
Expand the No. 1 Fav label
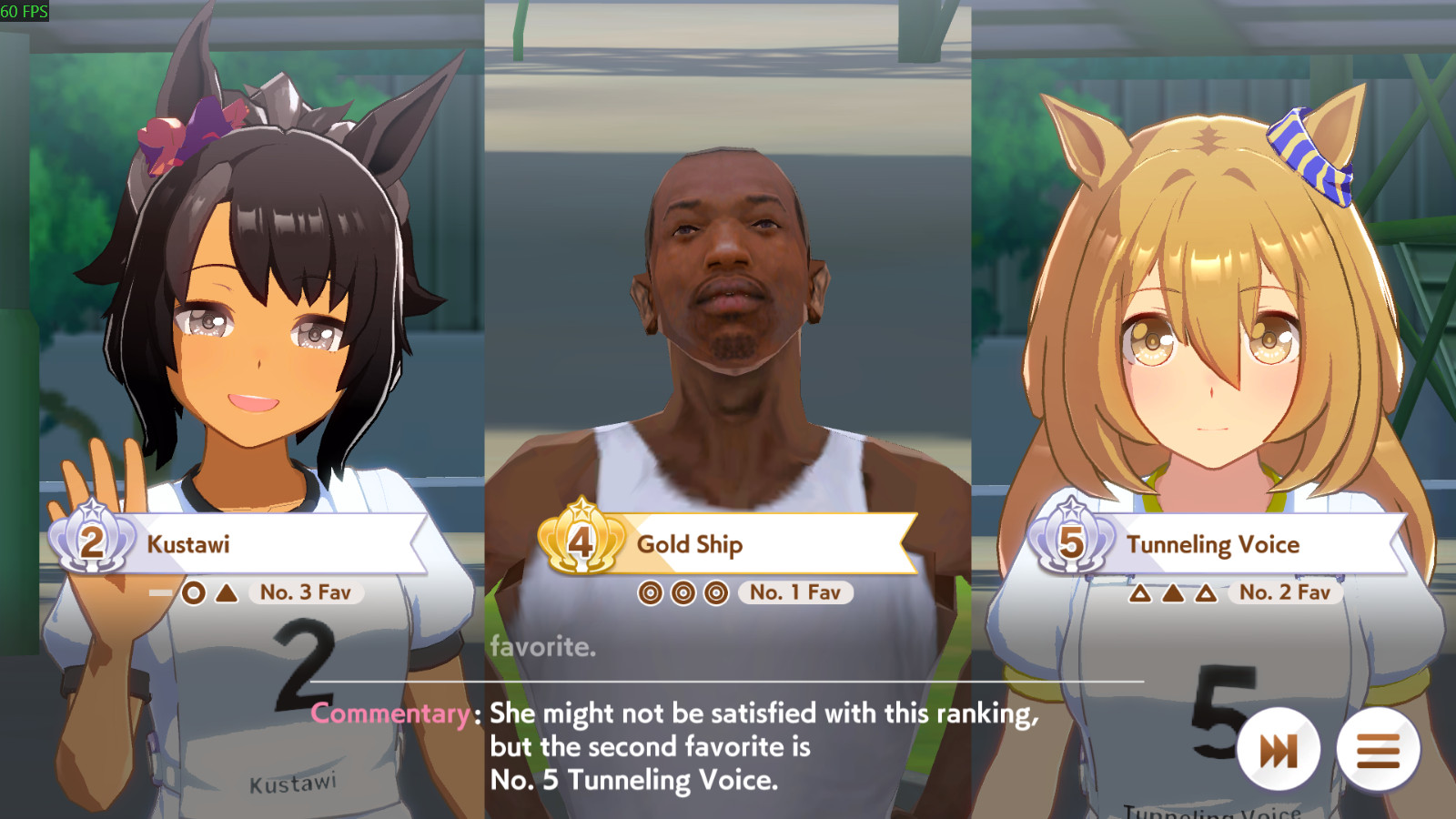(x=795, y=592)
